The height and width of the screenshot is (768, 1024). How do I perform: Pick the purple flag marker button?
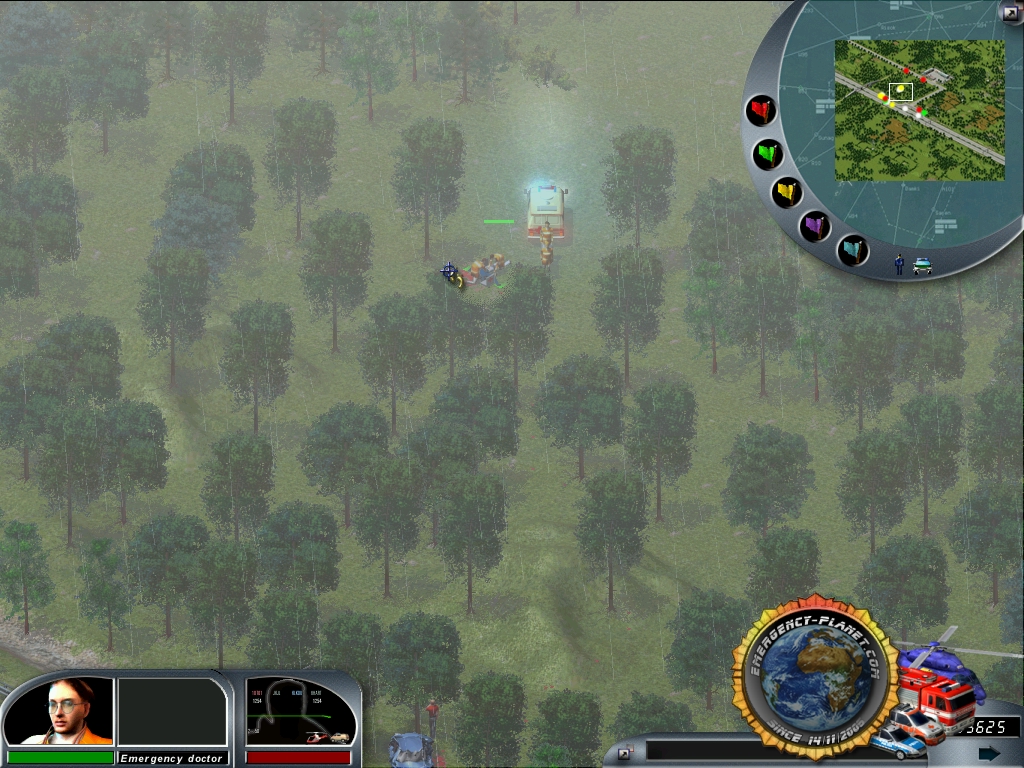(816, 226)
